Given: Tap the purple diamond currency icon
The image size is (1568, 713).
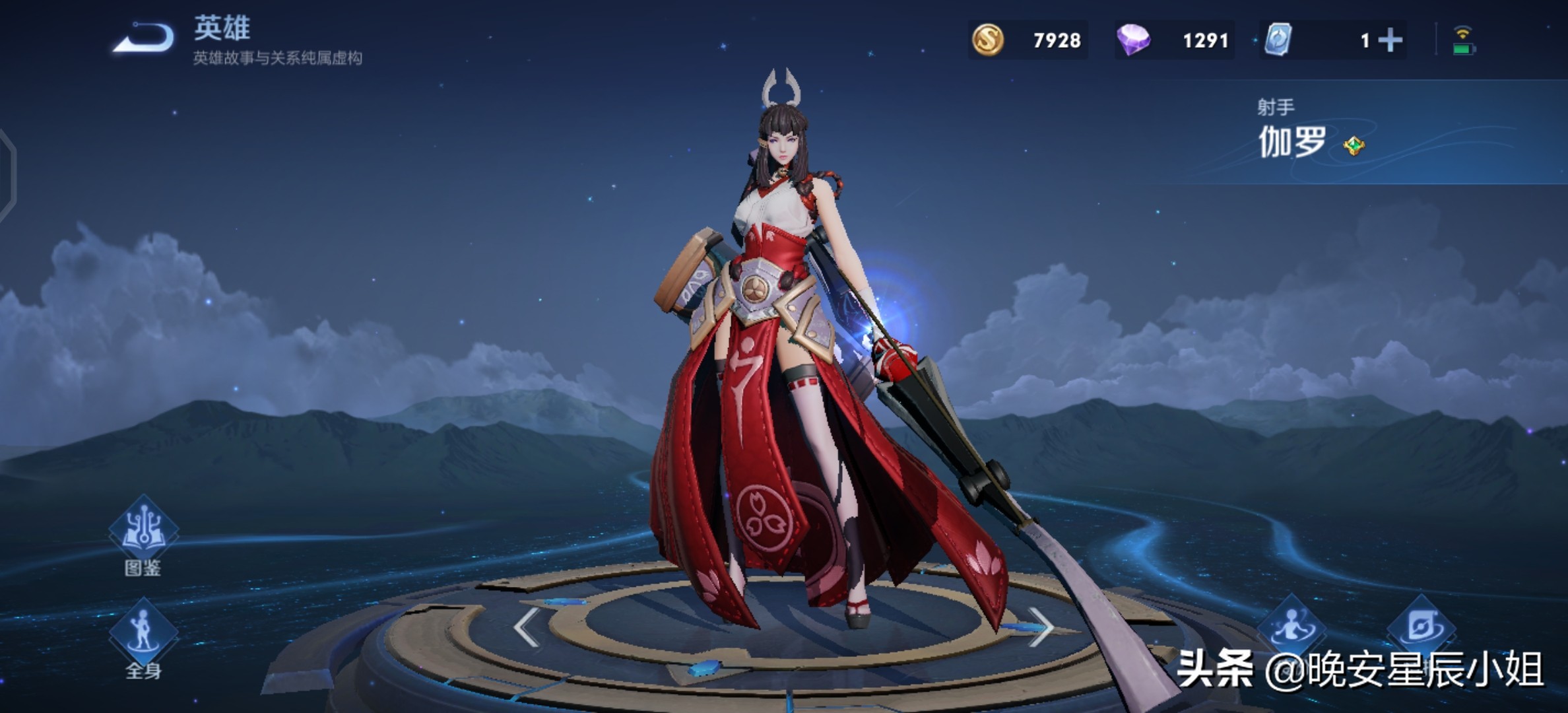Looking at the screenshot, I should [x=1133, y=40].
